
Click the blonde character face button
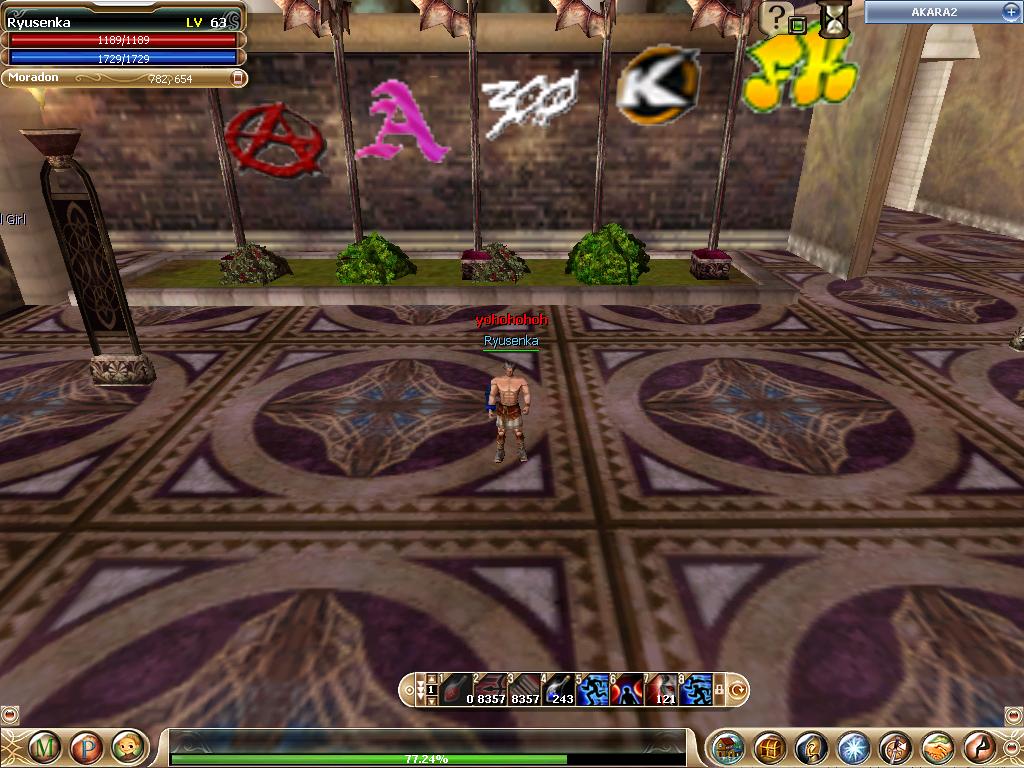click(127, 747)
